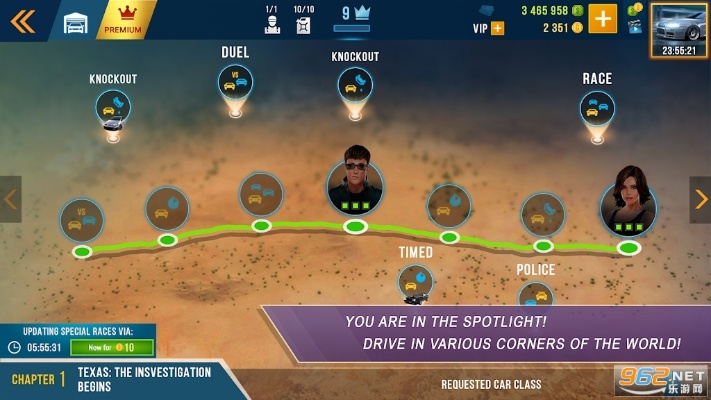This screenshot has height=400, width=711.
Task: Add currency with the orange plus button
Action: pos(602,19)
